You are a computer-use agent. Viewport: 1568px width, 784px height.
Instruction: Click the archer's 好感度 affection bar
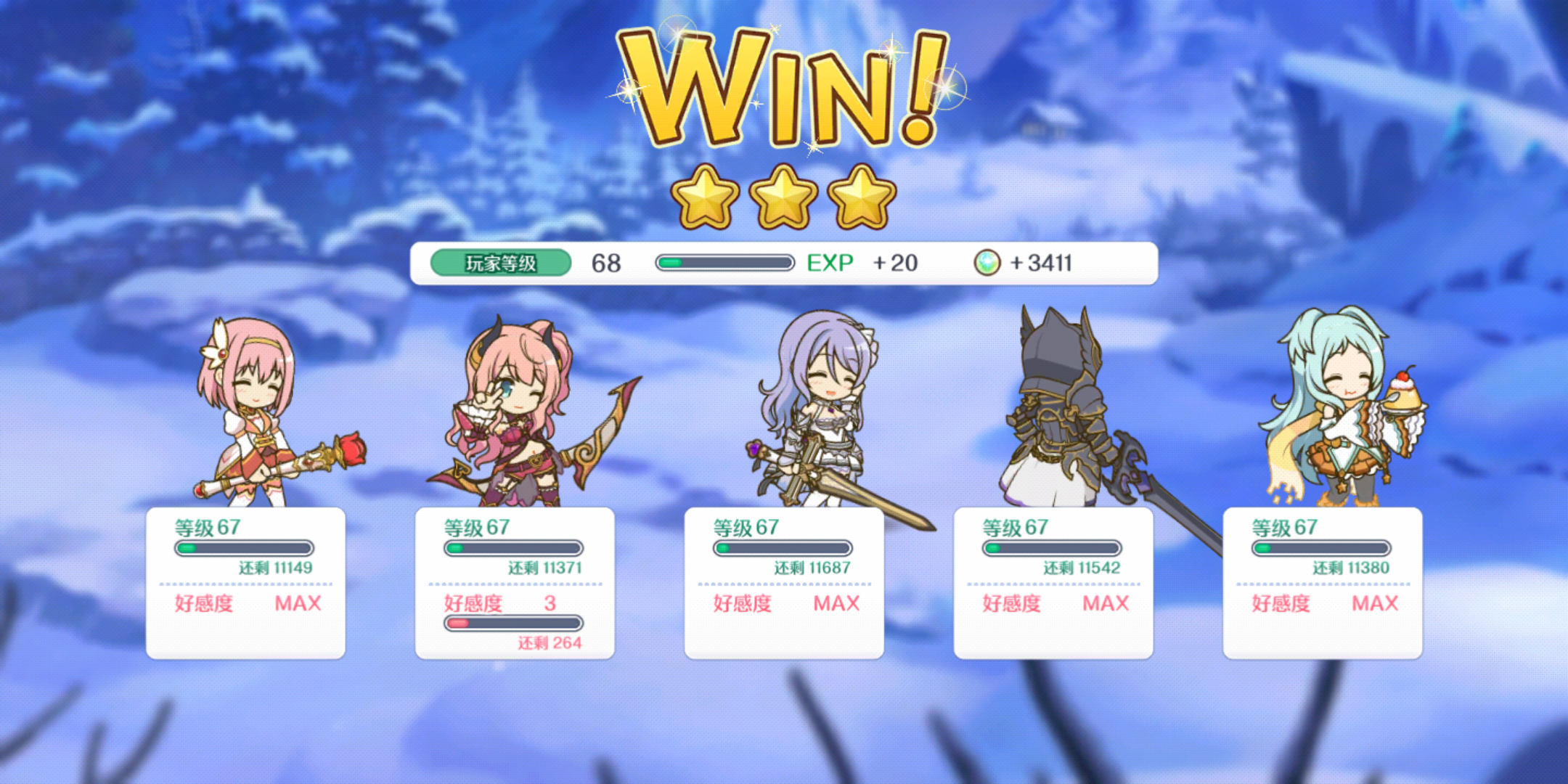tap(514, 621)
